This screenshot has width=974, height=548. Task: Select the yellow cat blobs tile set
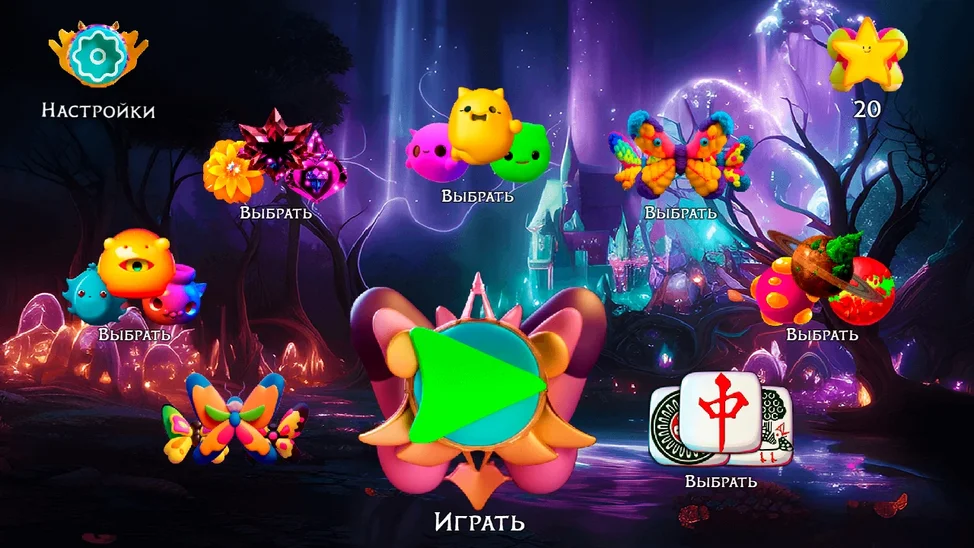478,142
